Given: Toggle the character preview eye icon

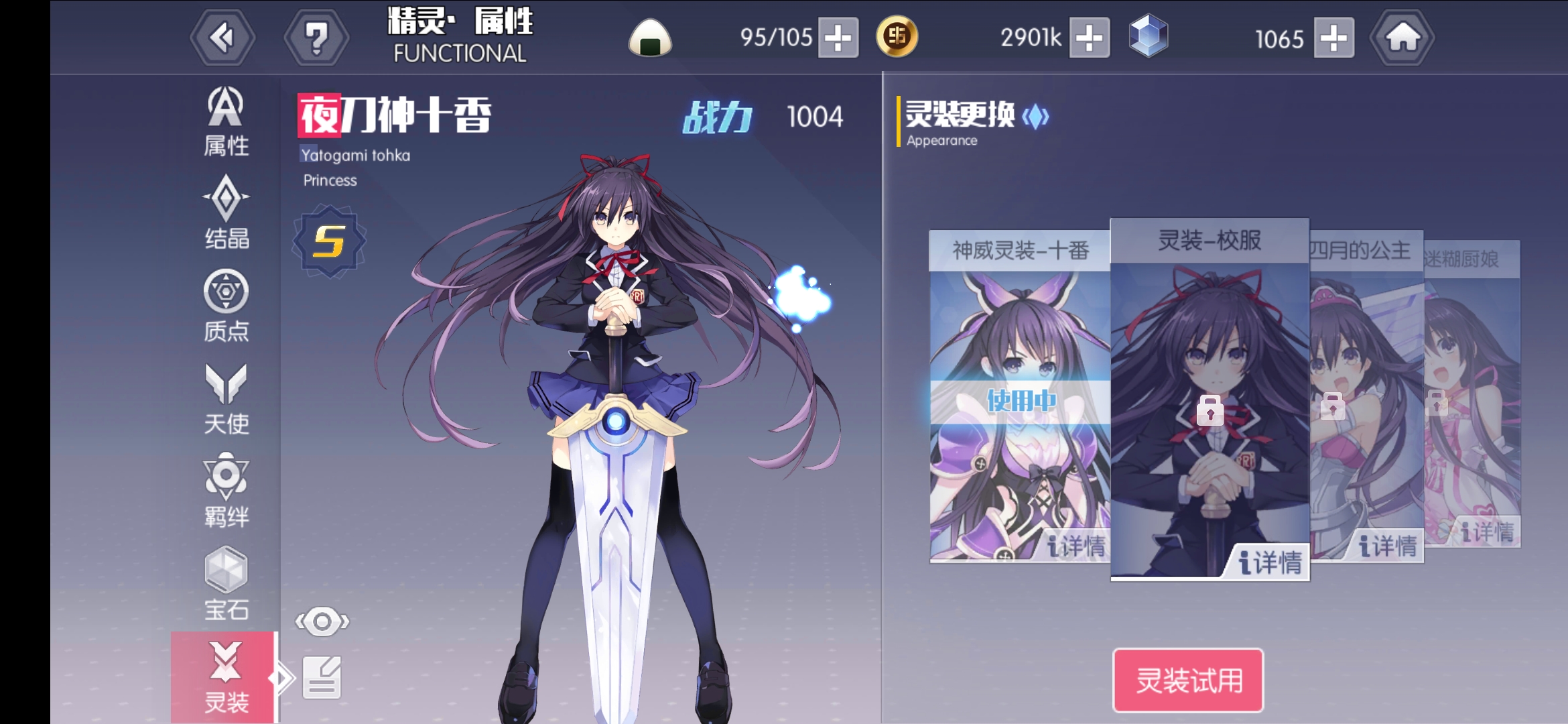Looking at the screenshot, I should (322, 622).
